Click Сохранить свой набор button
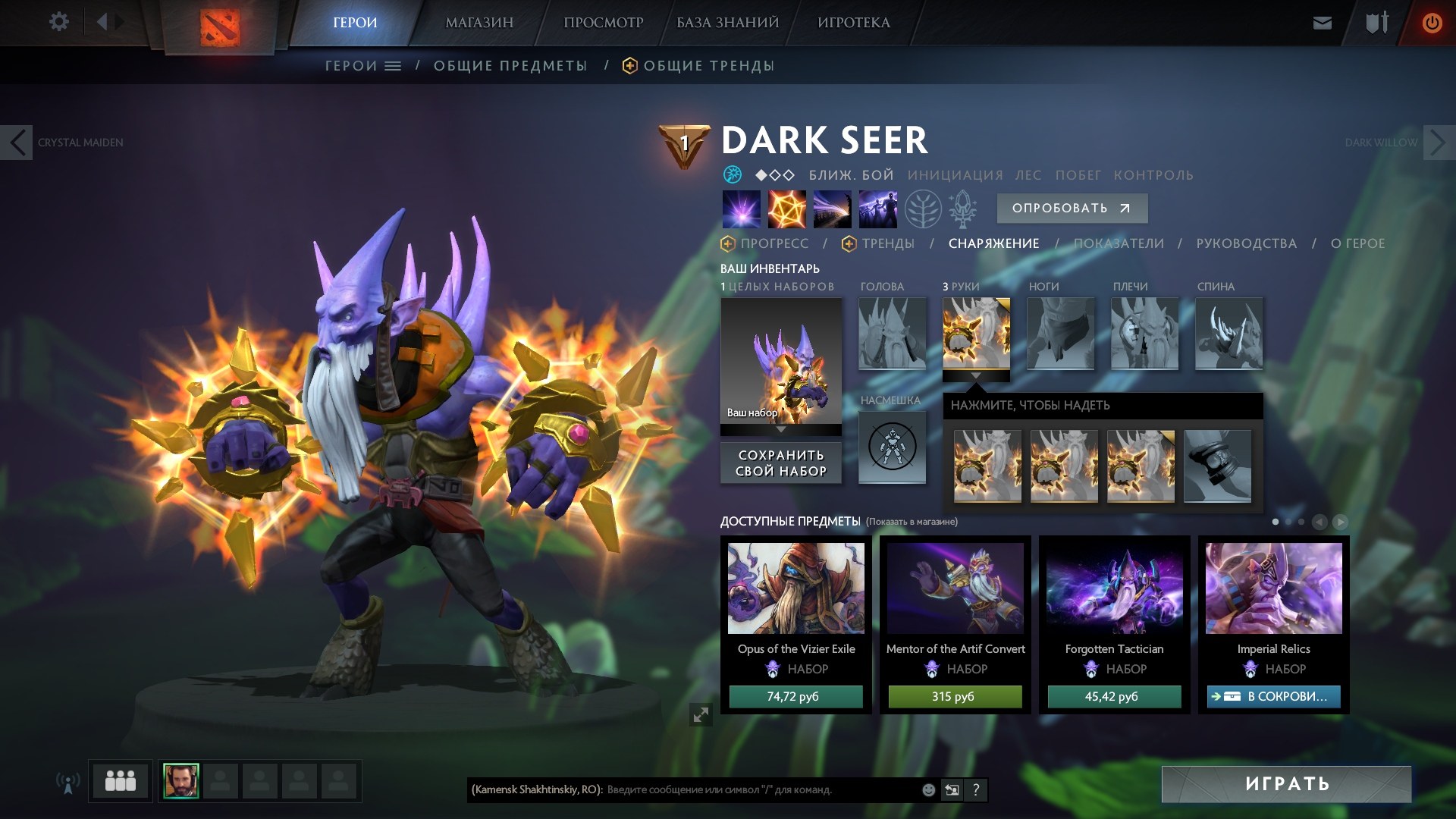 [x=781, y=463]
